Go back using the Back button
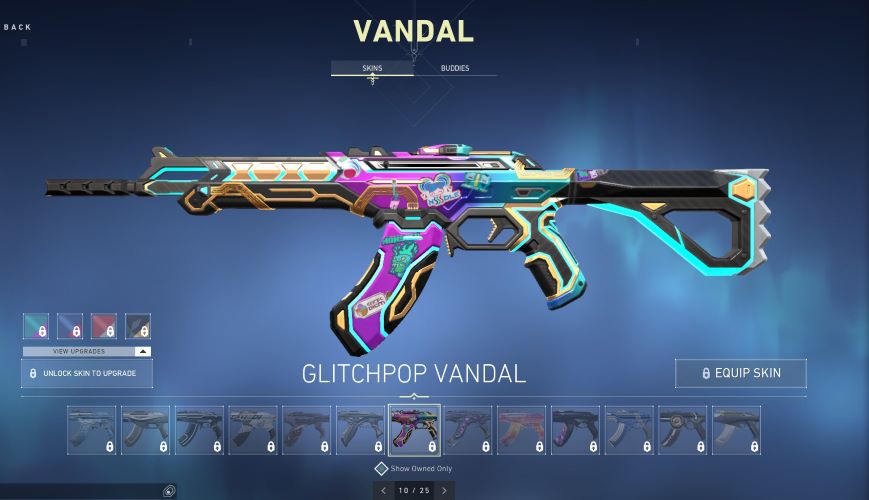 (x=18, y=27)
